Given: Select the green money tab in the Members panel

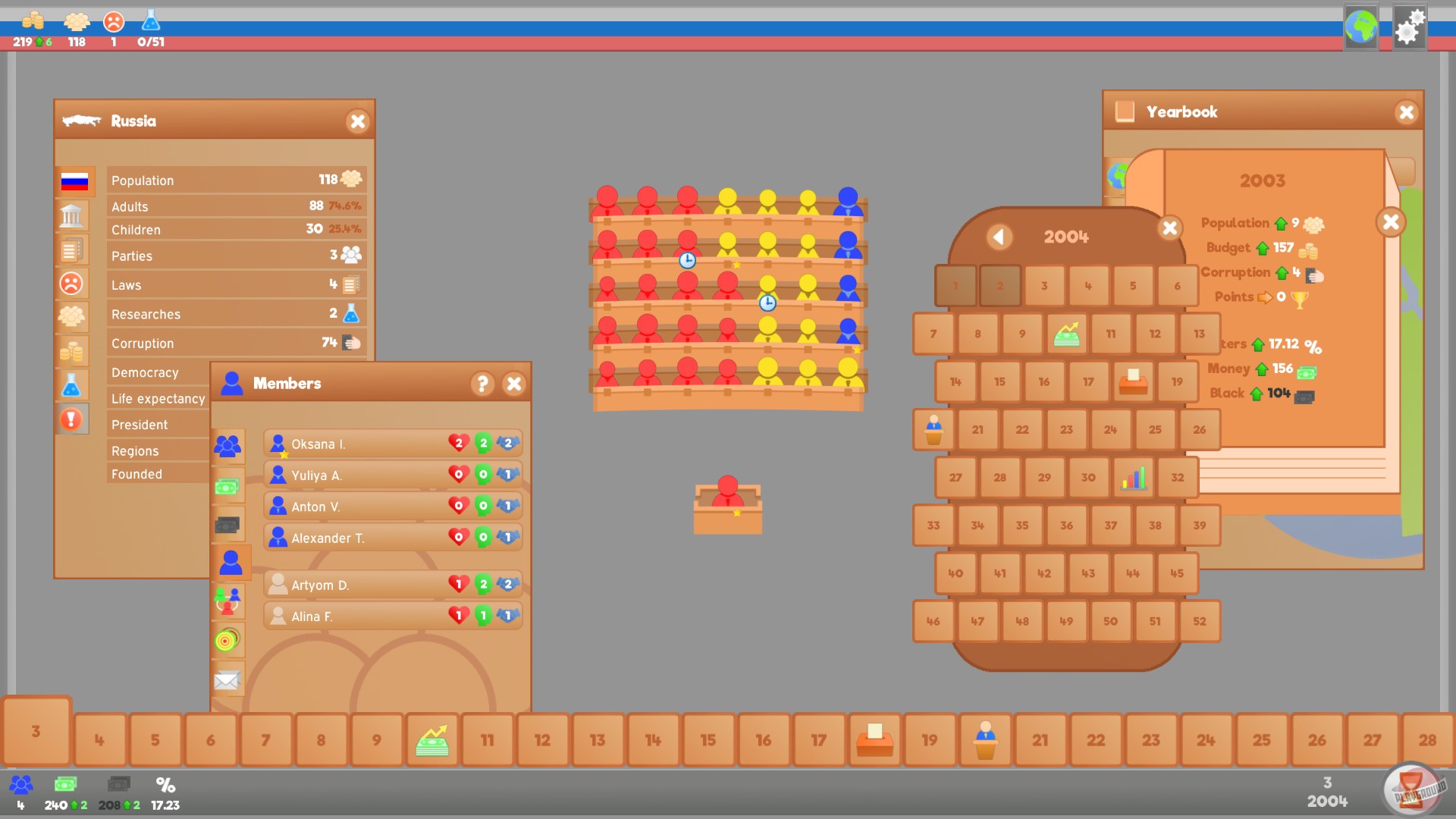Looking at the screenshot, I should point(228,485).
